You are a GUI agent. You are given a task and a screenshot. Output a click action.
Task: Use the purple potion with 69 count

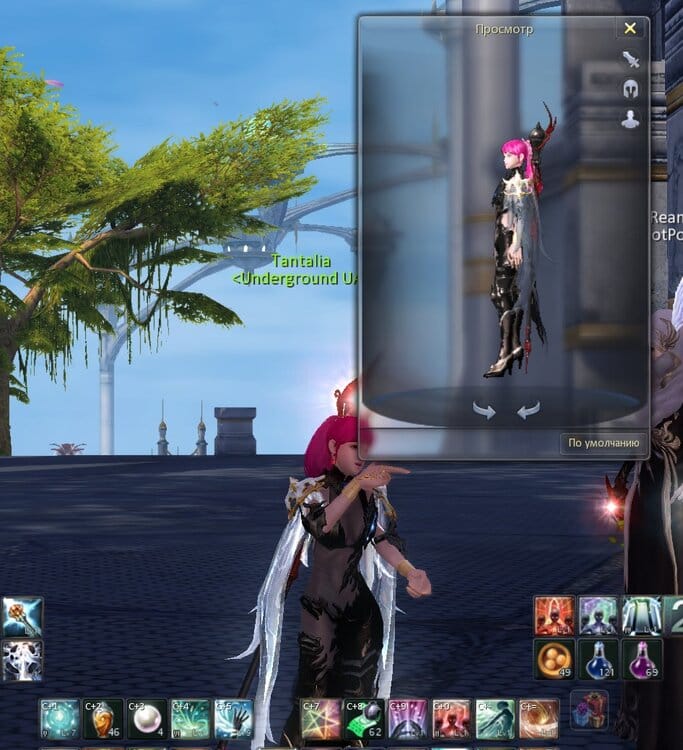642,659
